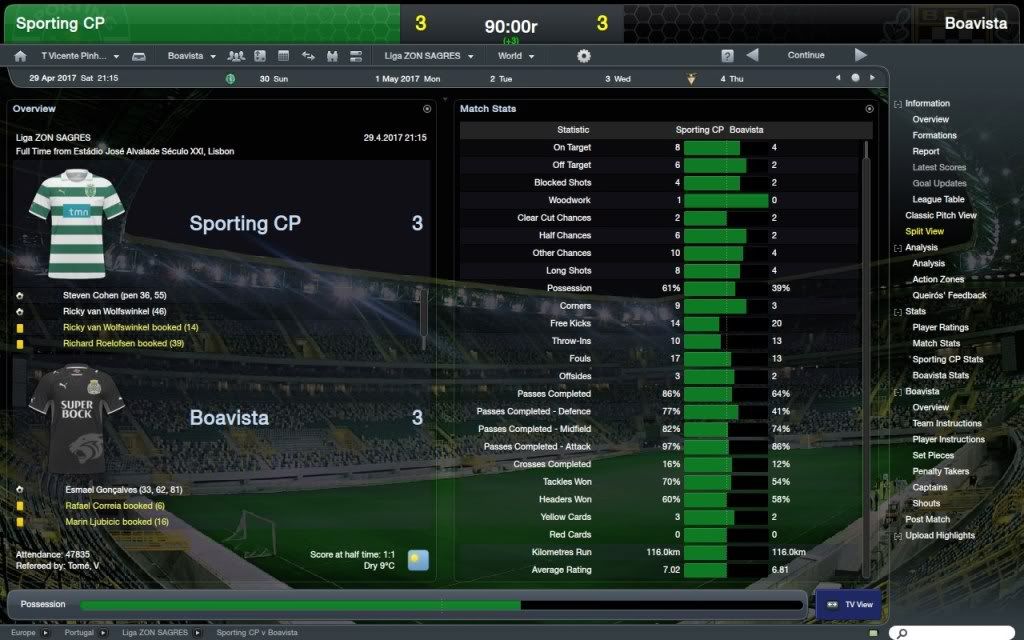The image size is (1024, 640).
Task: Click the Continue button
Action: click(805, 56)
